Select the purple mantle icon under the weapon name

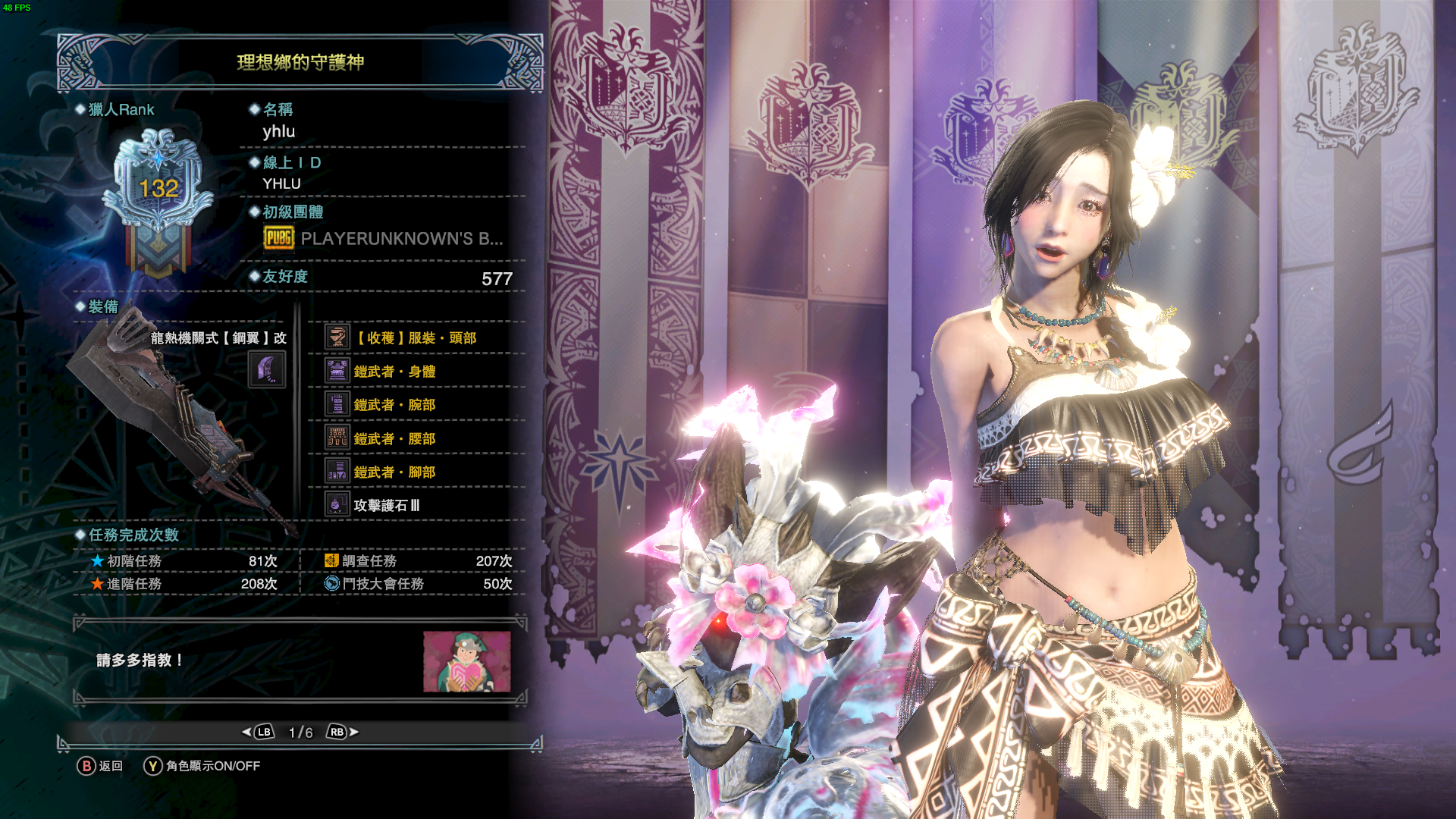267,371
